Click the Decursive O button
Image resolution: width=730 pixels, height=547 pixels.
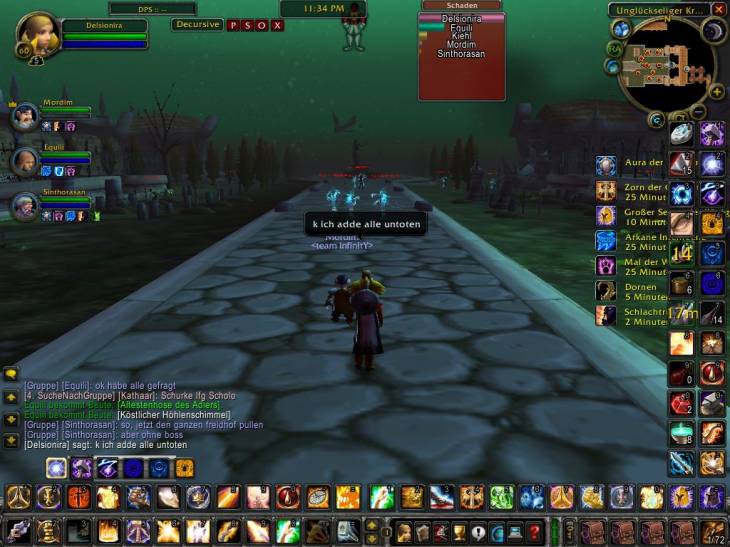(261, 25)
